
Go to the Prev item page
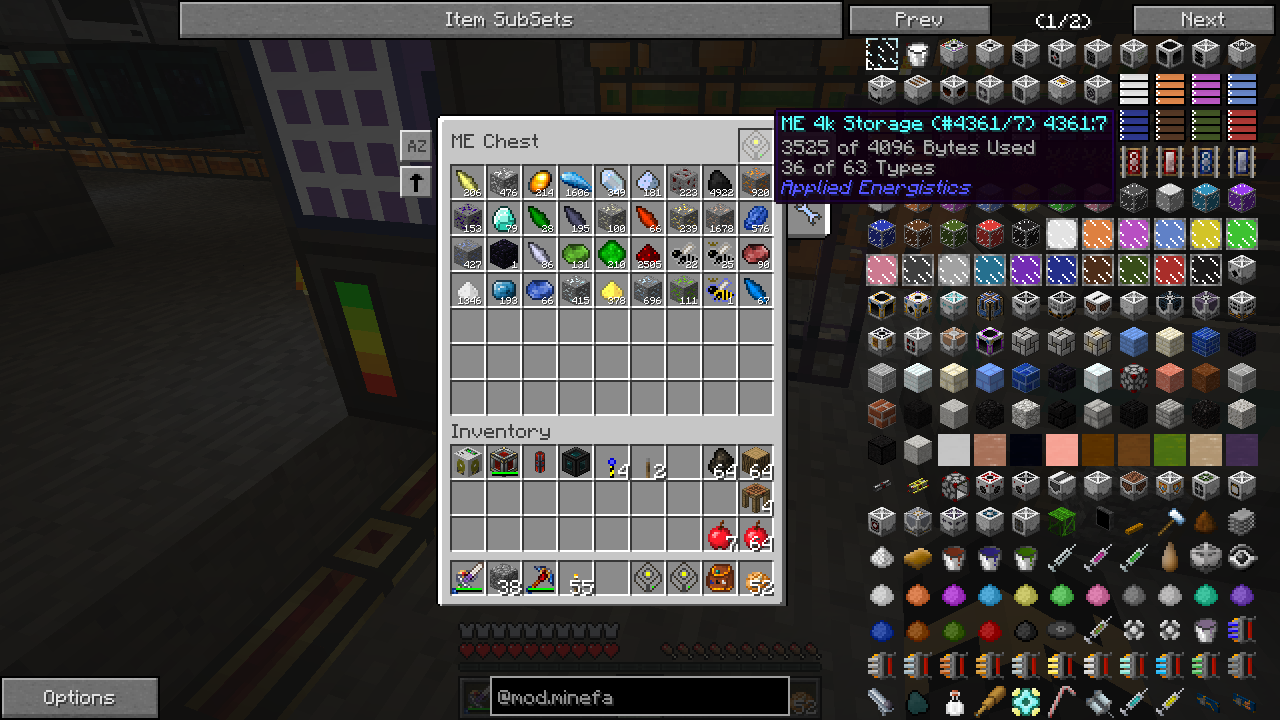pos(919,20)
